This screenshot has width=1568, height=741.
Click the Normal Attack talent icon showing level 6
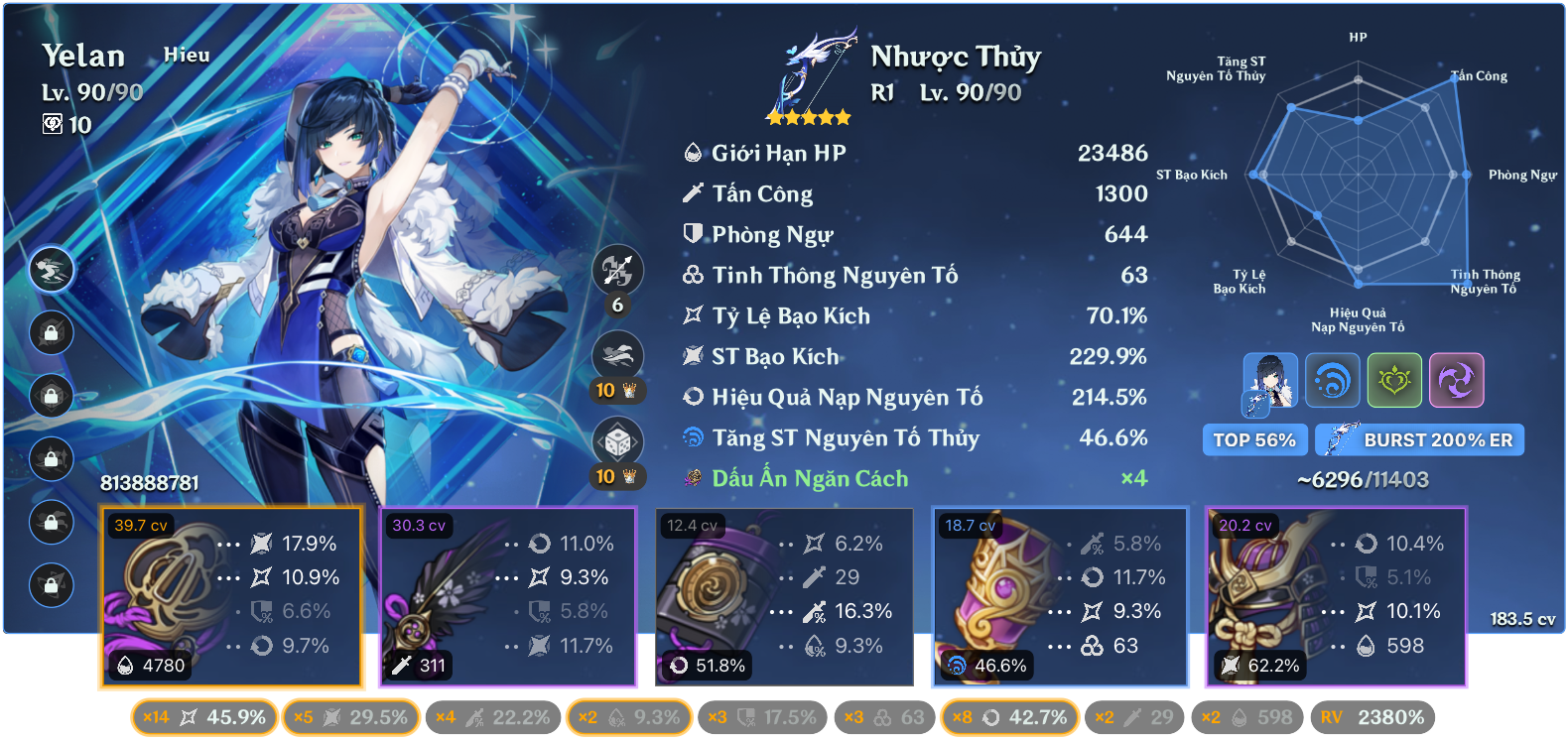tap(617, 270)
